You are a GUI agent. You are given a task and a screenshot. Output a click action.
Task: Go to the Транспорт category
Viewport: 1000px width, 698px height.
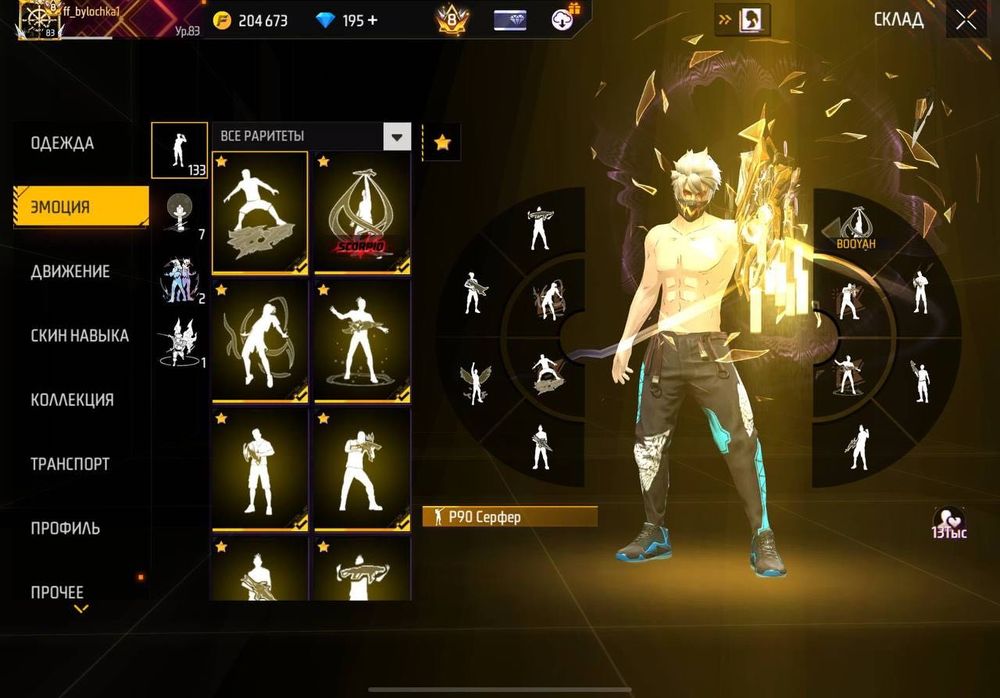tap(70, 464)
